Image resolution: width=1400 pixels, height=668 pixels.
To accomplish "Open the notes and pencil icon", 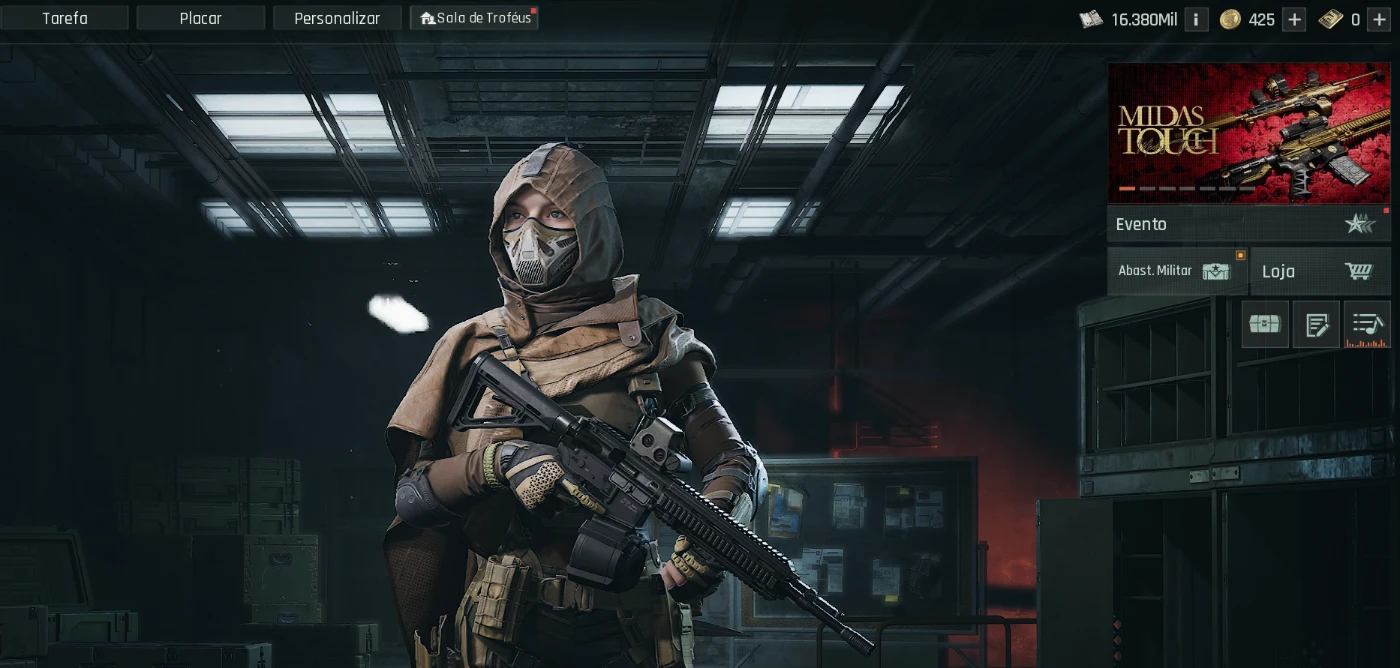I will [x=1316, y=324].
